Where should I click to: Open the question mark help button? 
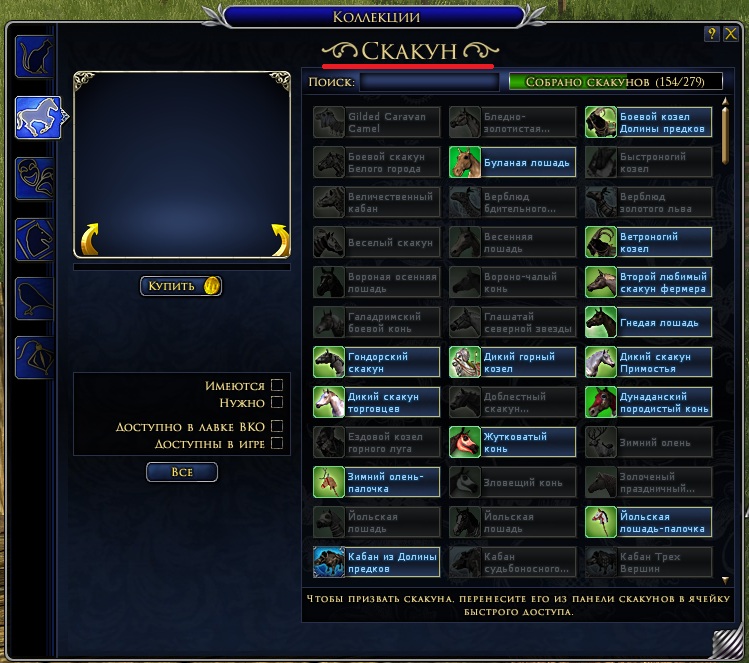(x=712, y=34)
